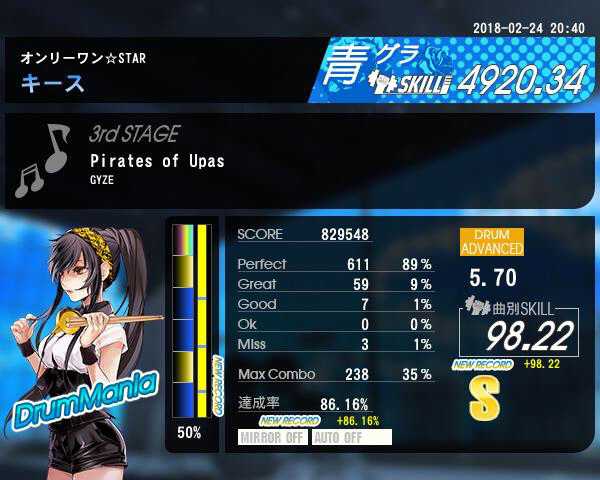Toggle the MIRROR OFF option label
The width and height of the screenshot is (600, 480).
tap(273, 437)
